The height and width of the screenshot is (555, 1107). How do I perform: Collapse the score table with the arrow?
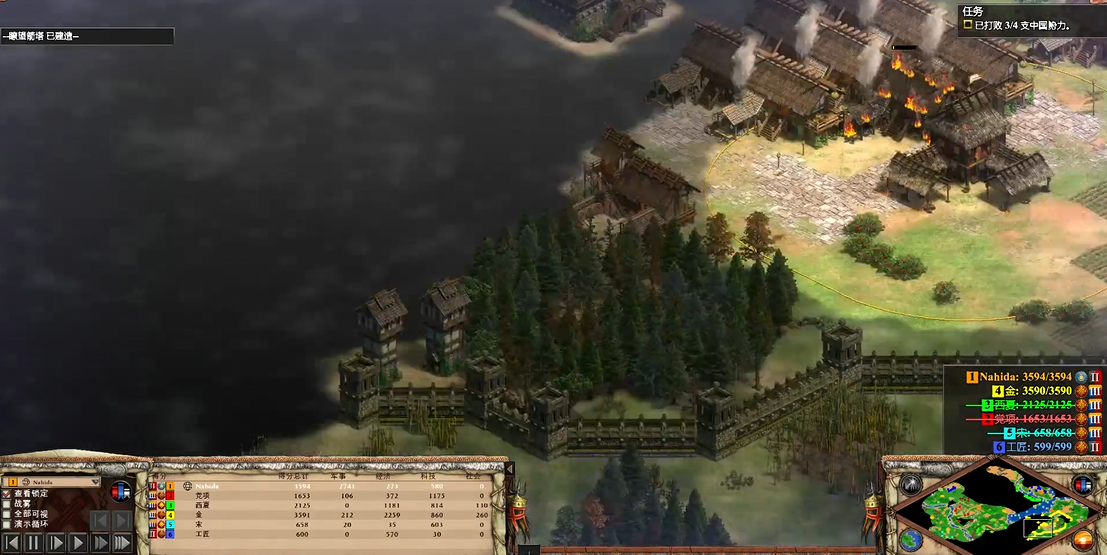(x=508, y=469)
